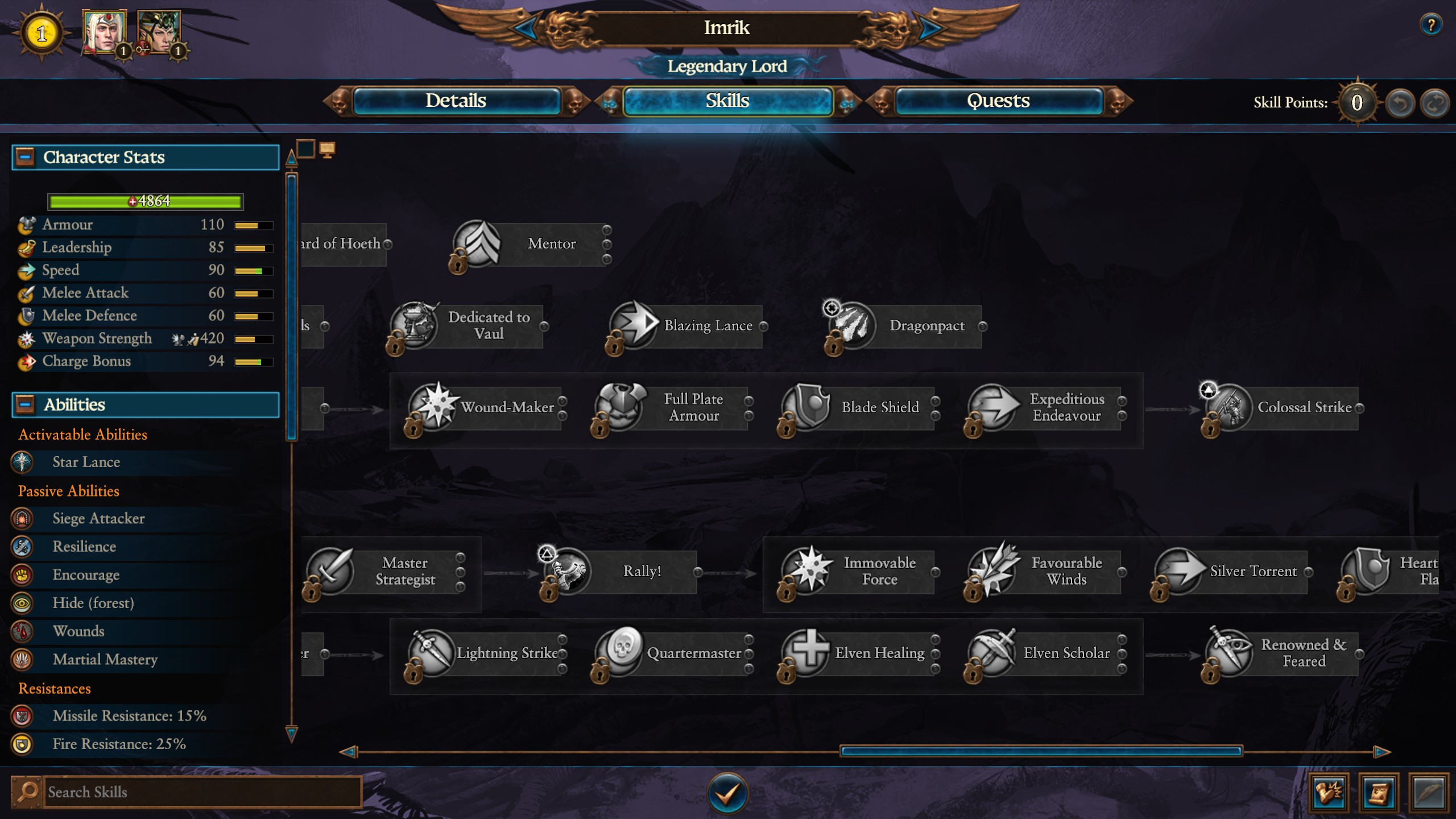Collapse the Character Stats section
Viewport: 1456px width, 819px height.
point(24,157)
